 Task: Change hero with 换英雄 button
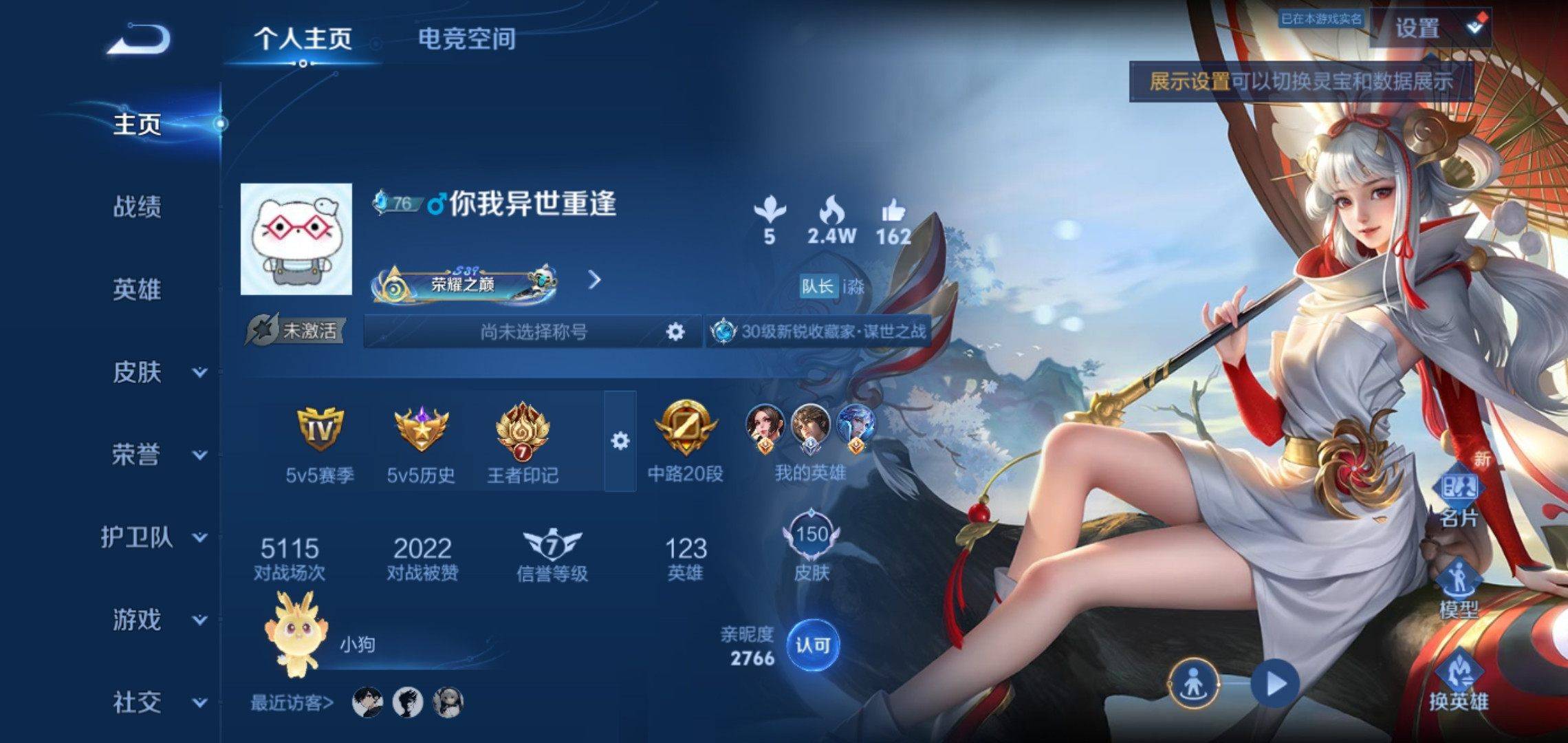1459,681
